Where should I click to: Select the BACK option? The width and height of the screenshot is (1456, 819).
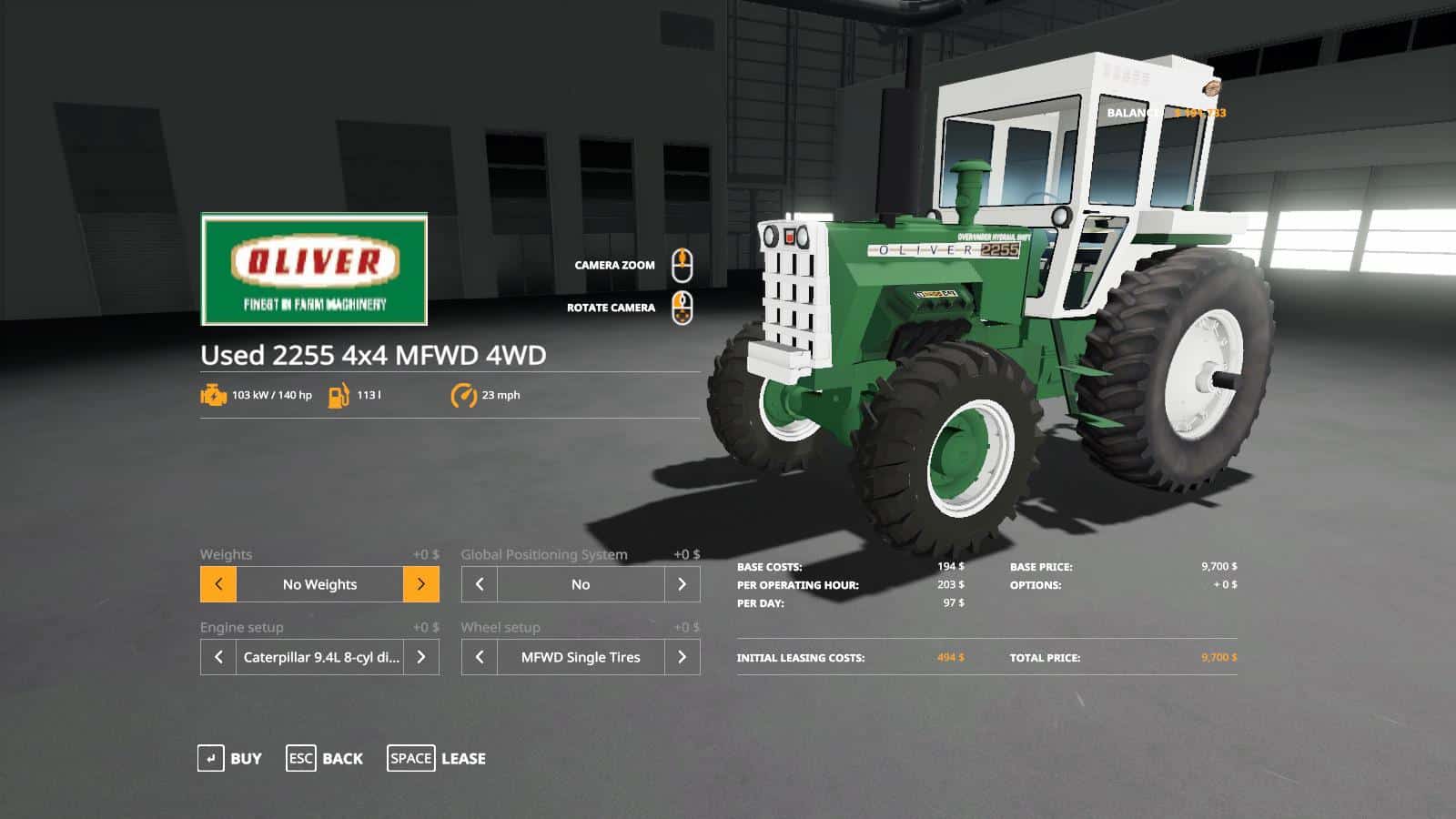pyautogui.click(x=324, y=758)
